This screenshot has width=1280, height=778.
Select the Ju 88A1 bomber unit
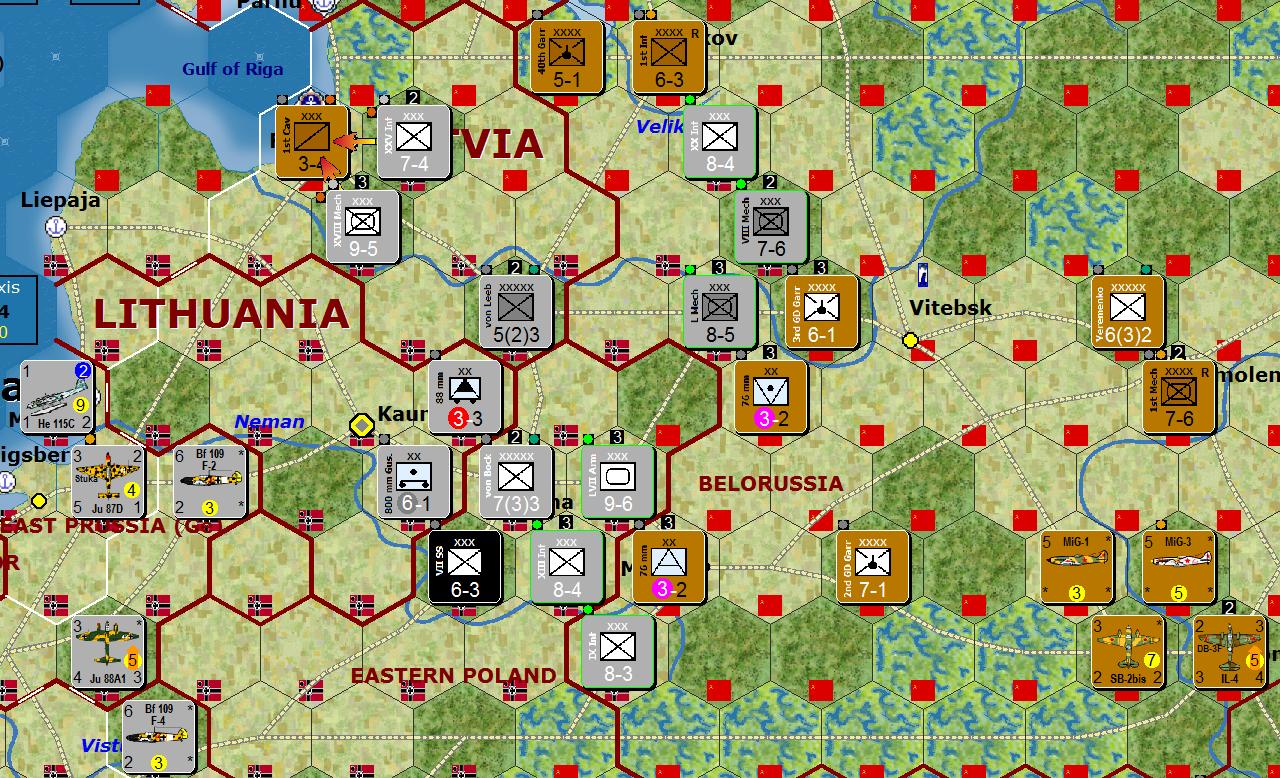107,652
